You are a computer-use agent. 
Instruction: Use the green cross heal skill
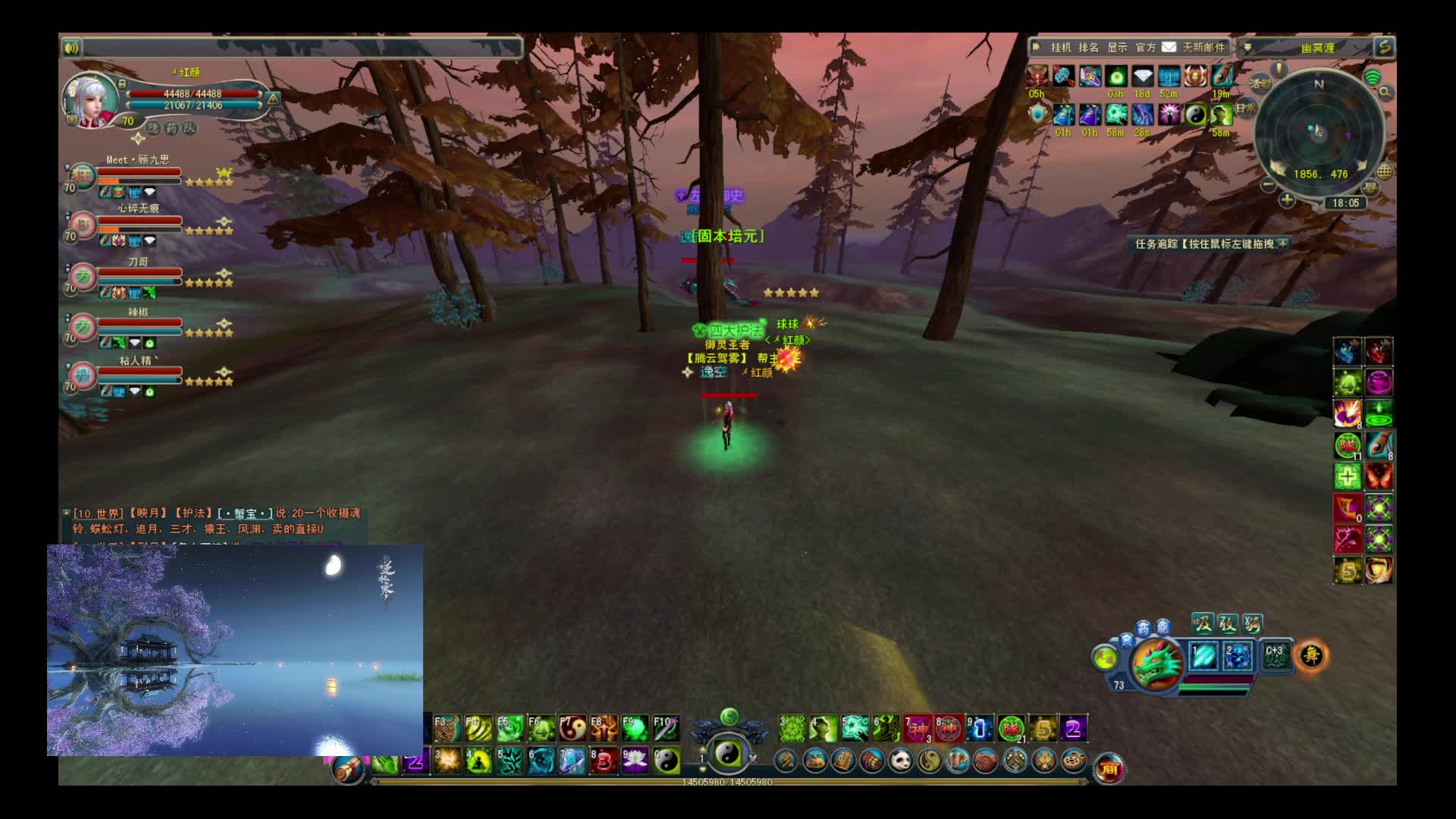click(x=1348, y=476)
